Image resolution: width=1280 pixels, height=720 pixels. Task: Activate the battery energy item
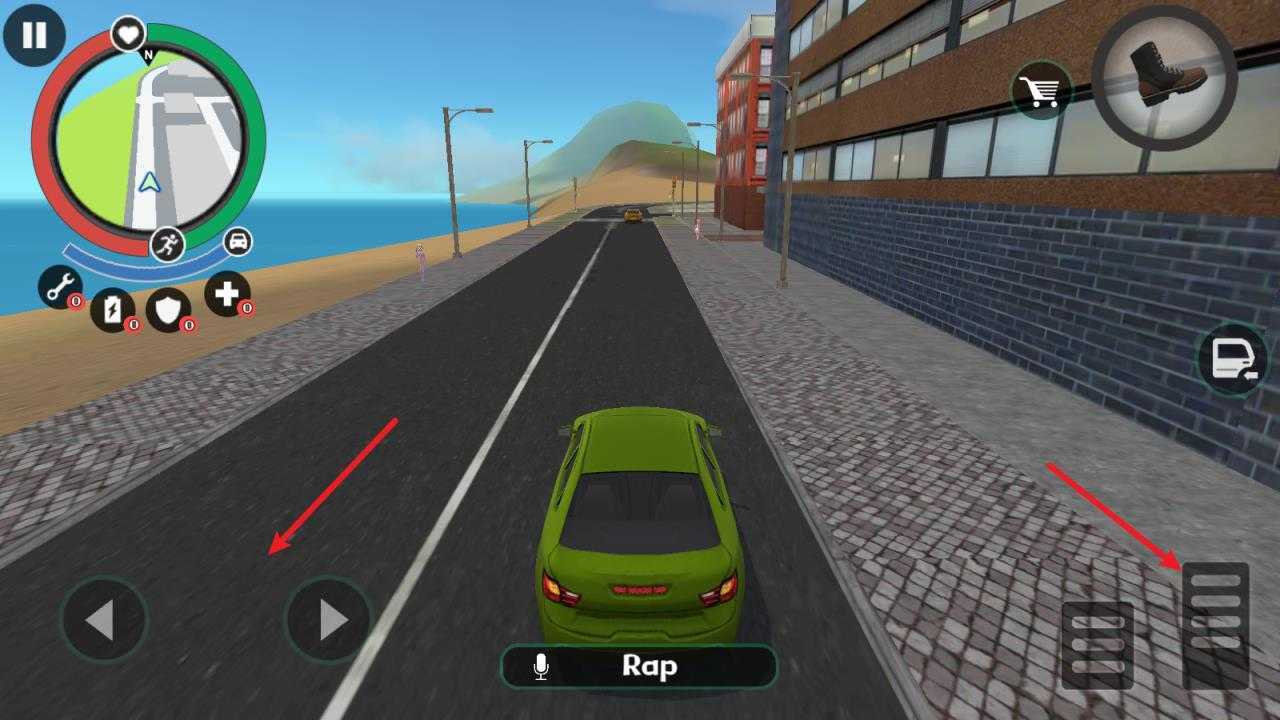[x=112, y=309]
